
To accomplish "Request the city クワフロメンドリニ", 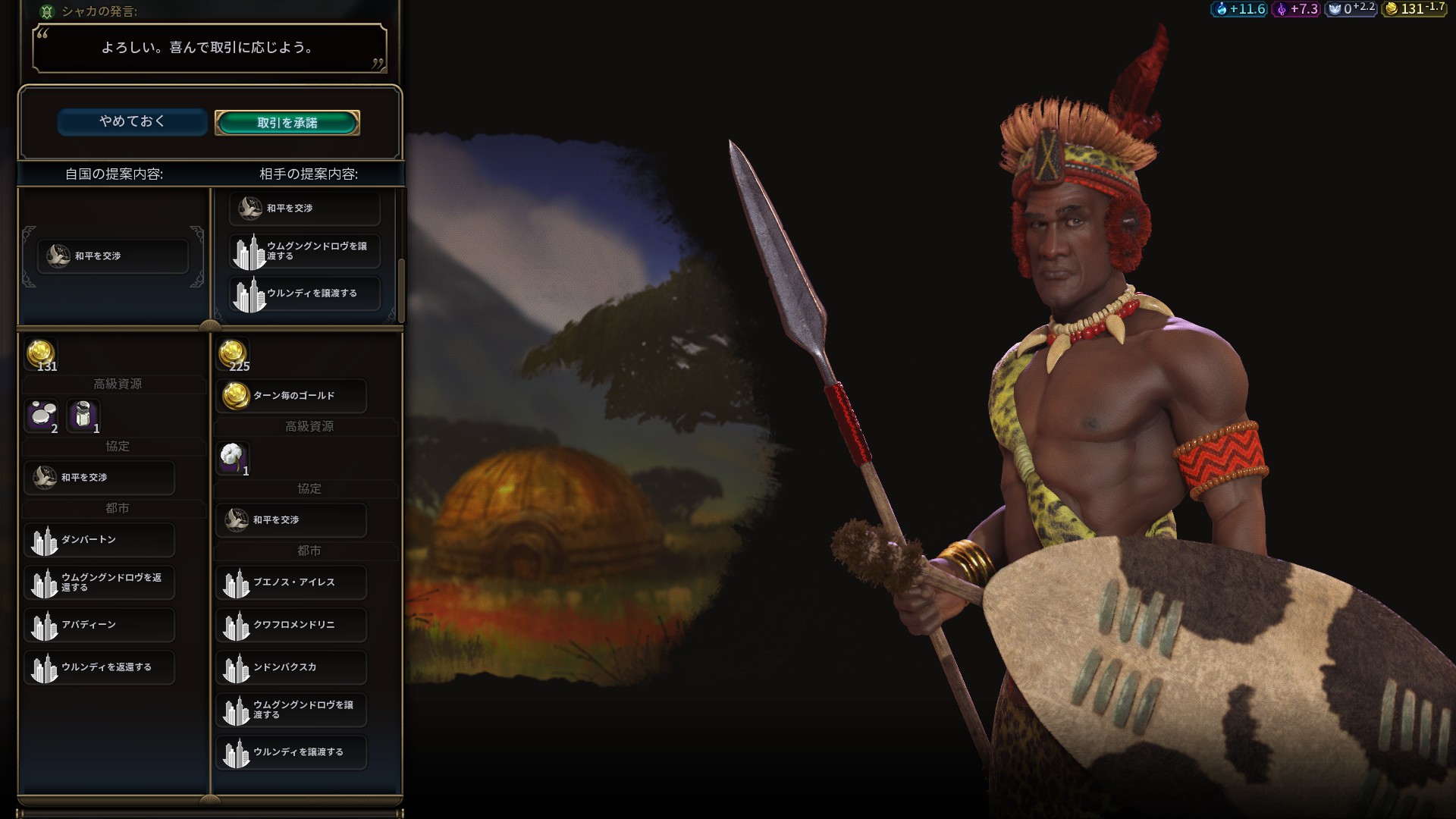I will click(291, 625).
